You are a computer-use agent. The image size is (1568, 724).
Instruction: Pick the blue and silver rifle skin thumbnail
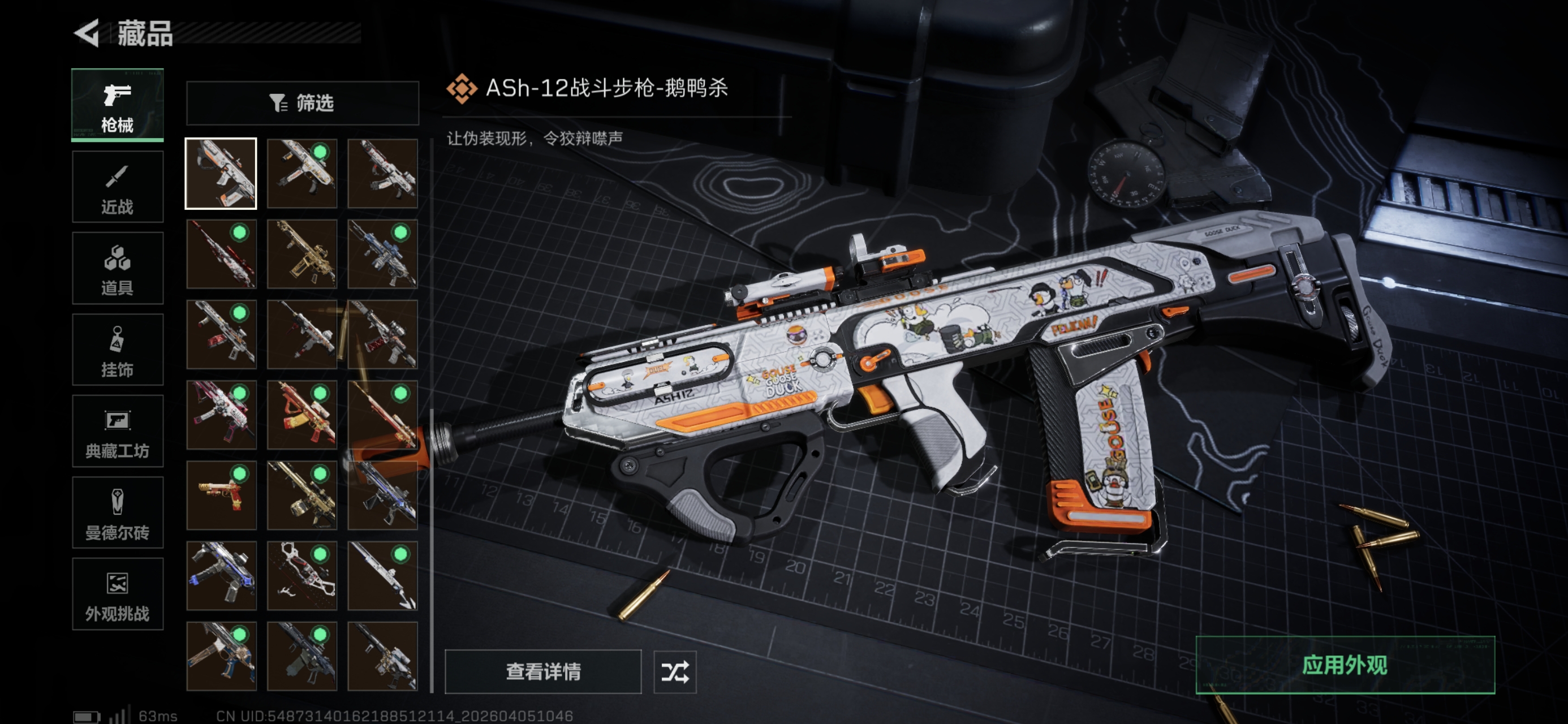[x=382, y=254]
